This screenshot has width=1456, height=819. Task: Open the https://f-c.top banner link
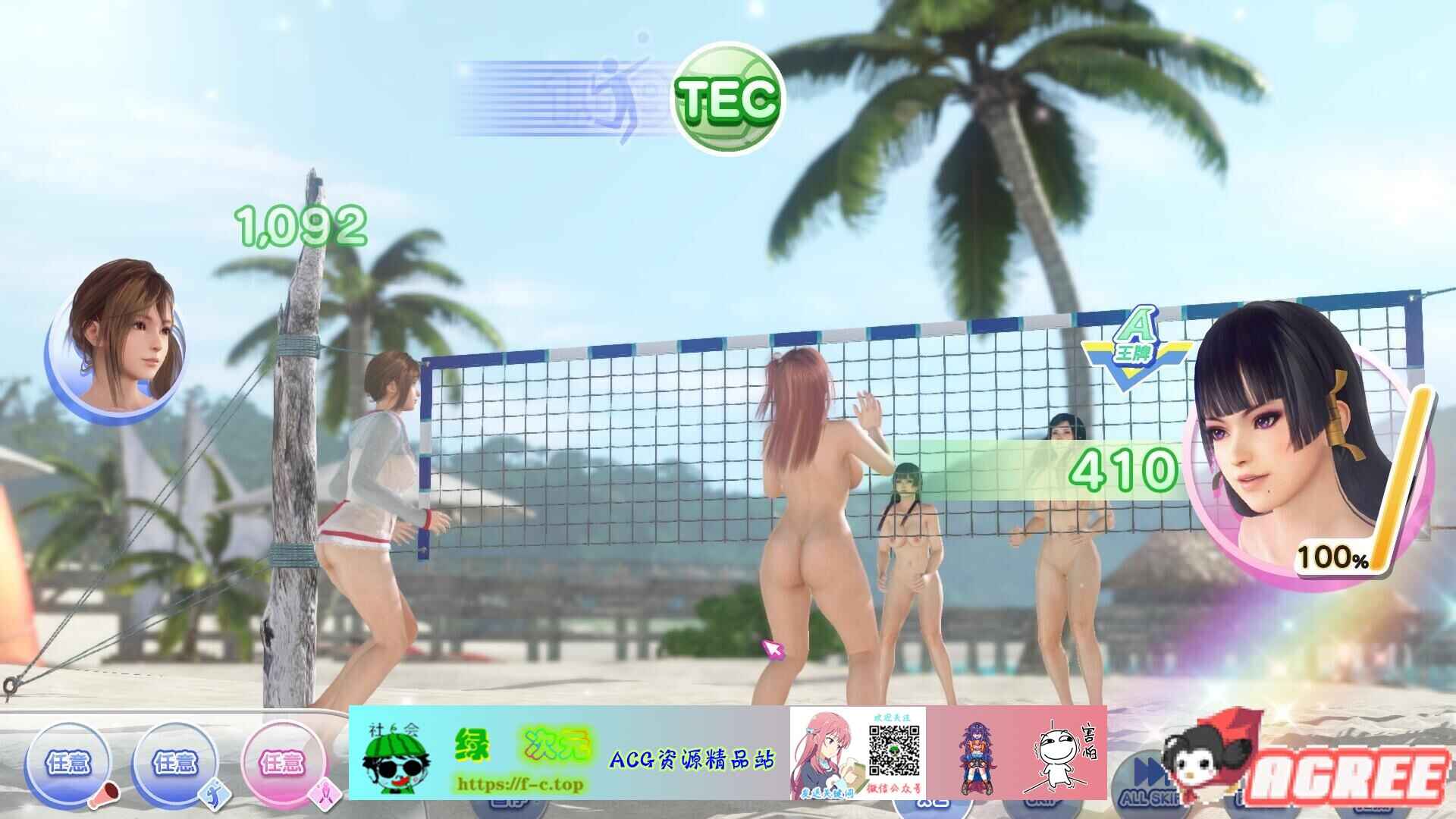click(x=519, y=783)
